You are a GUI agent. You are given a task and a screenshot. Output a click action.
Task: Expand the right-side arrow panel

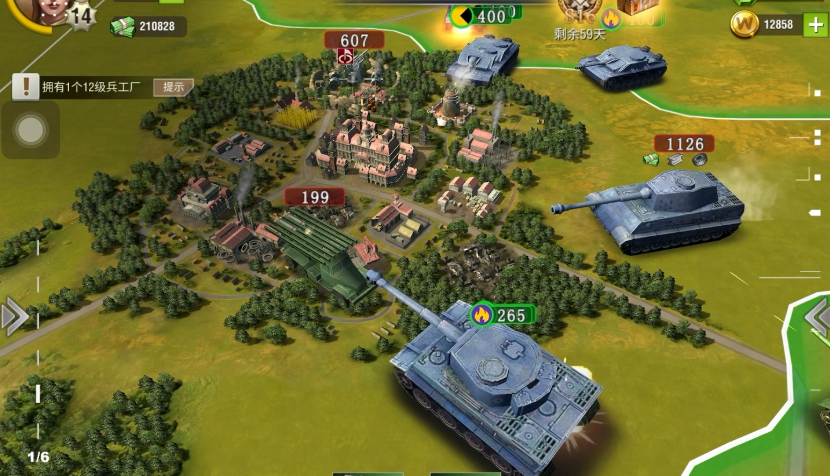coord(818,317)
